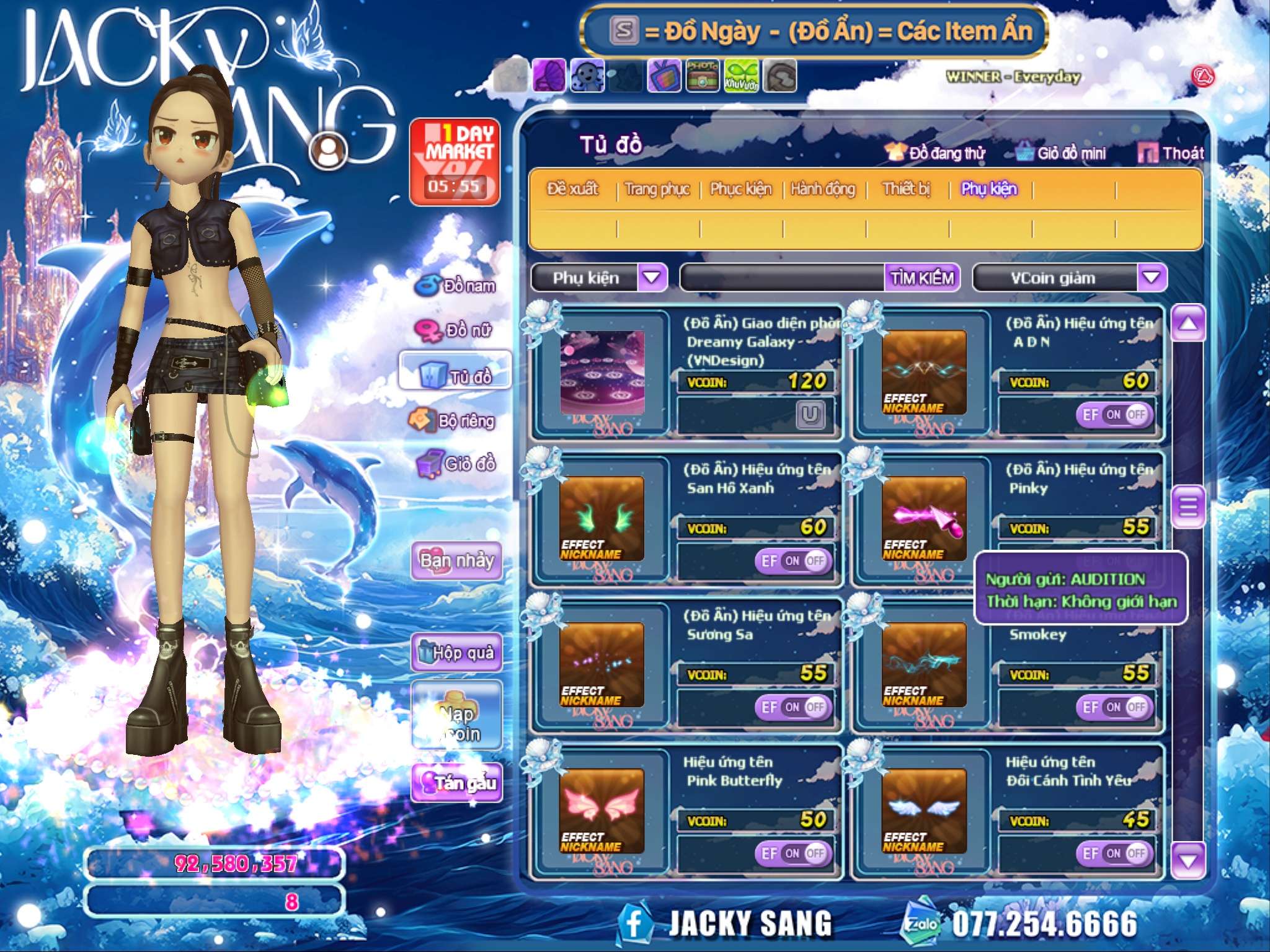Show Đồ đang thử items
The height and width of the screenshot is (952, 1270).
(x=936, y=153)
